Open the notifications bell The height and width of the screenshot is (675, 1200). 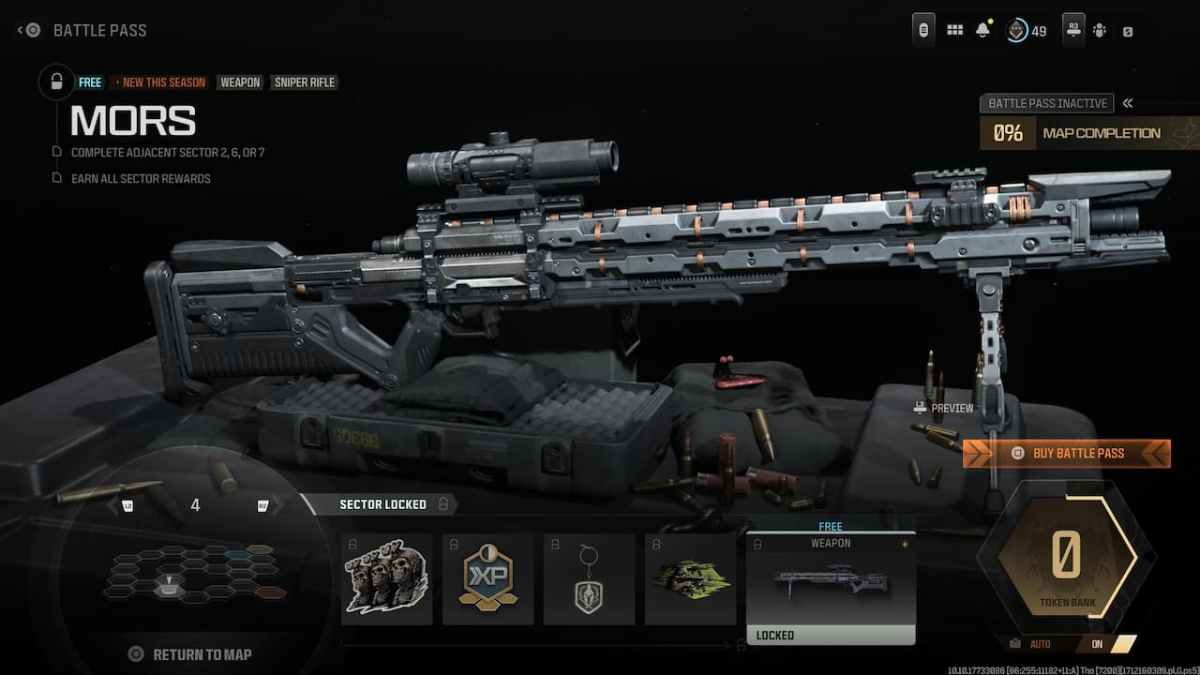tap(983, 30)
